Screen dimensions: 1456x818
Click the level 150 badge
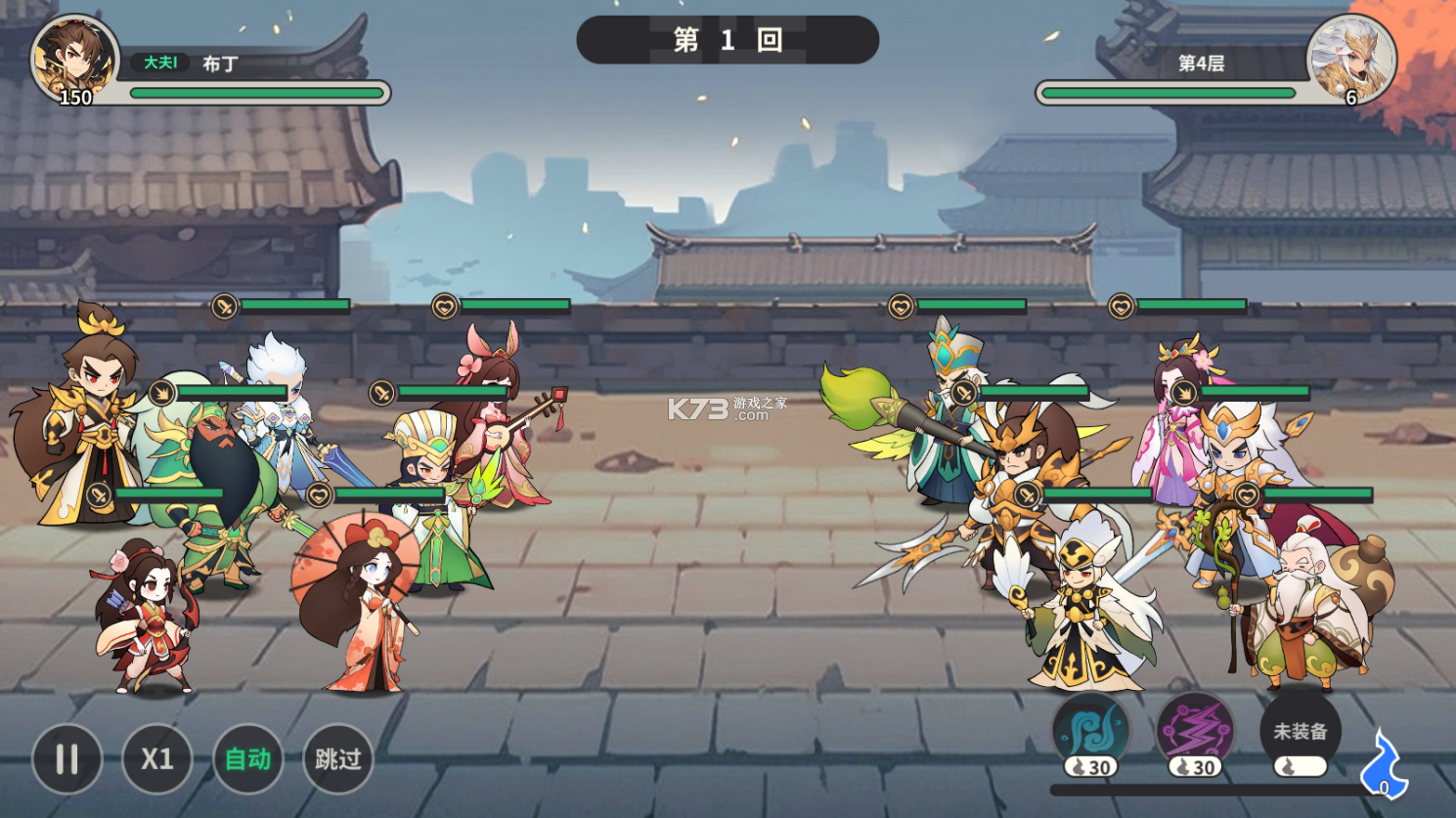[76, 97]
